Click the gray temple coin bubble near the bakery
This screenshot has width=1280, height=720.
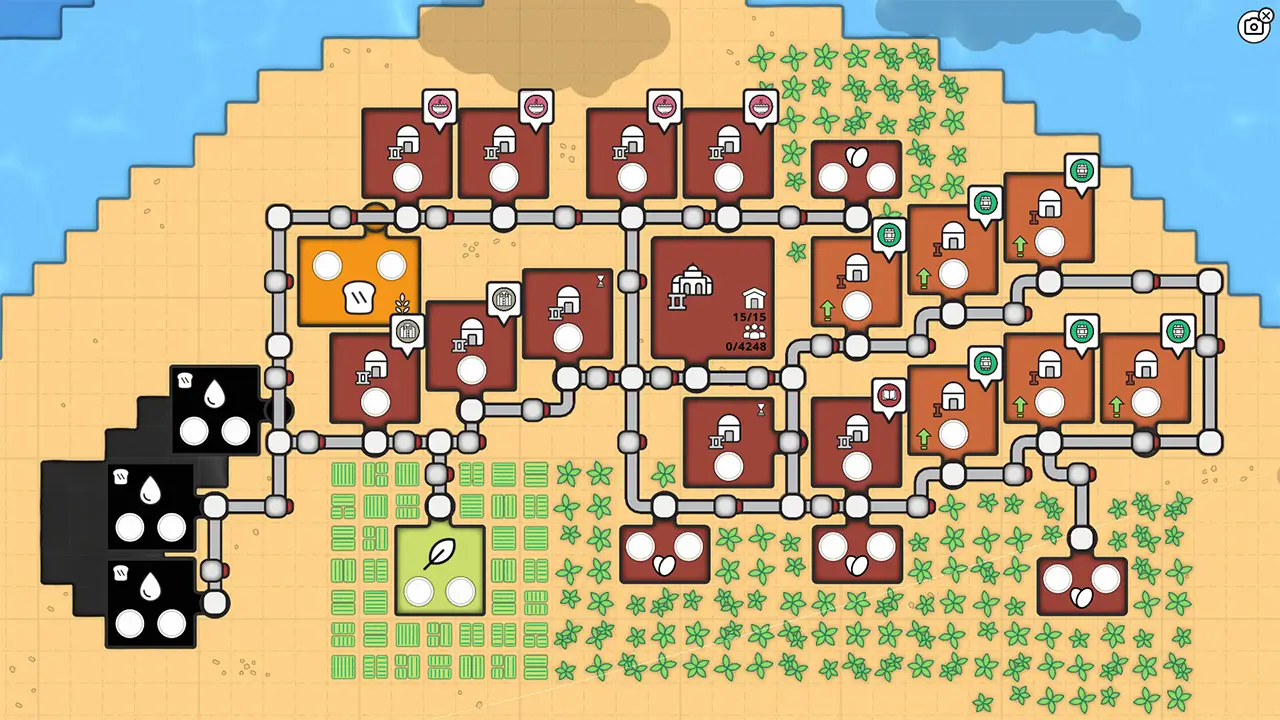tap(408, 330)
